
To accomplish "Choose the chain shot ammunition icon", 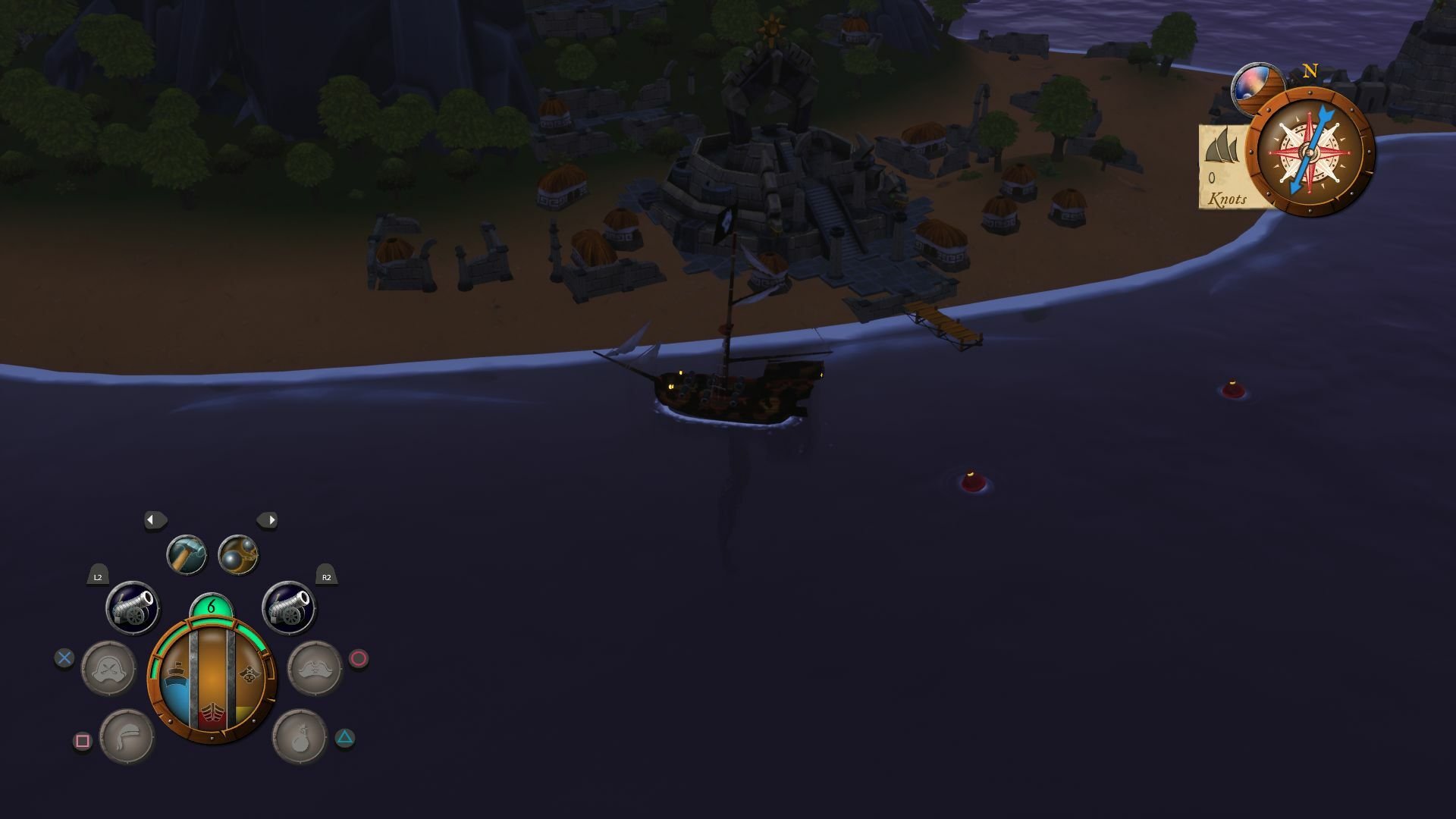I will pyautogui.click(x=238, y=555).
